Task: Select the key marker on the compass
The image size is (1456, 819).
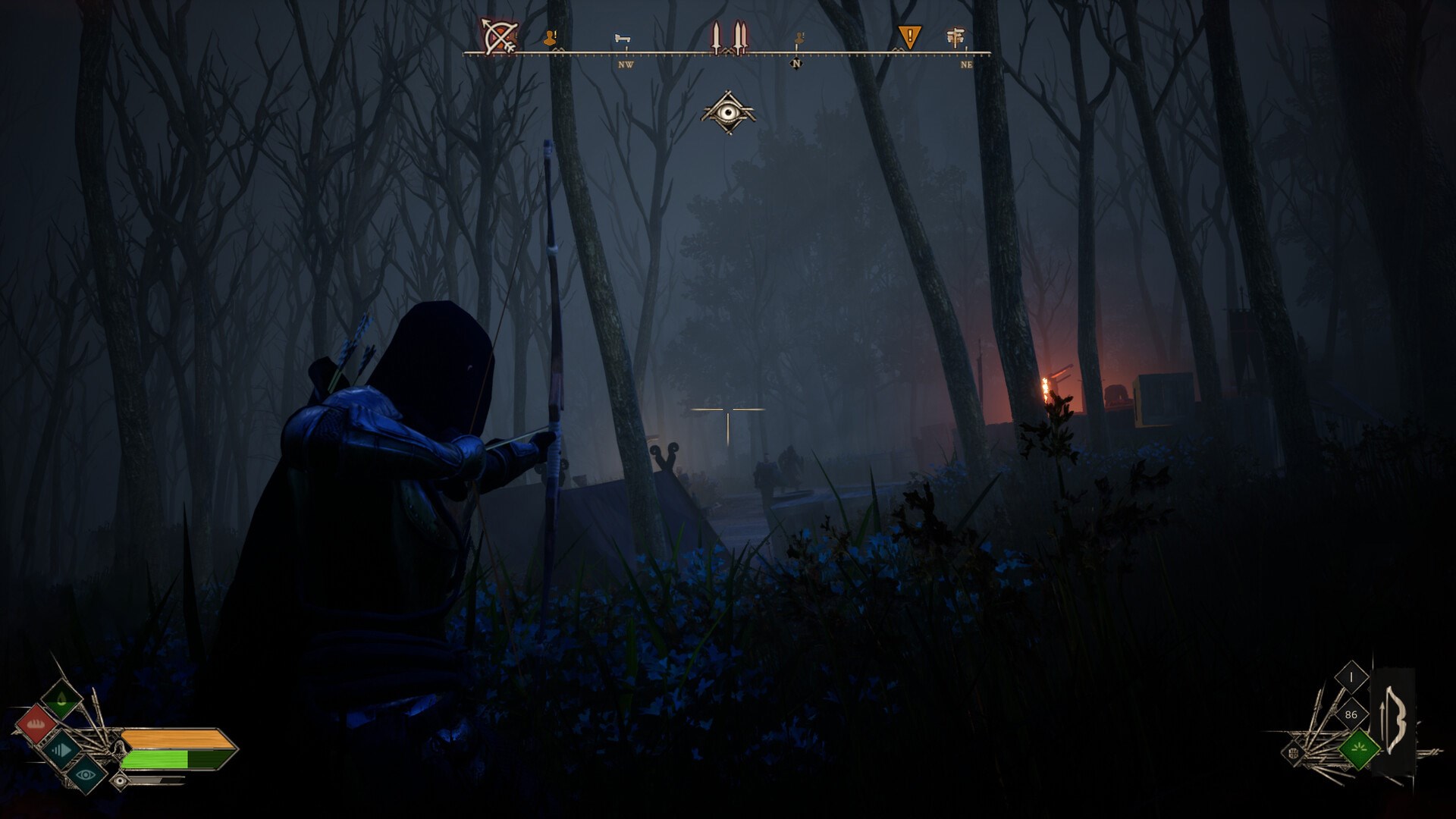Action: coord(623,39)
